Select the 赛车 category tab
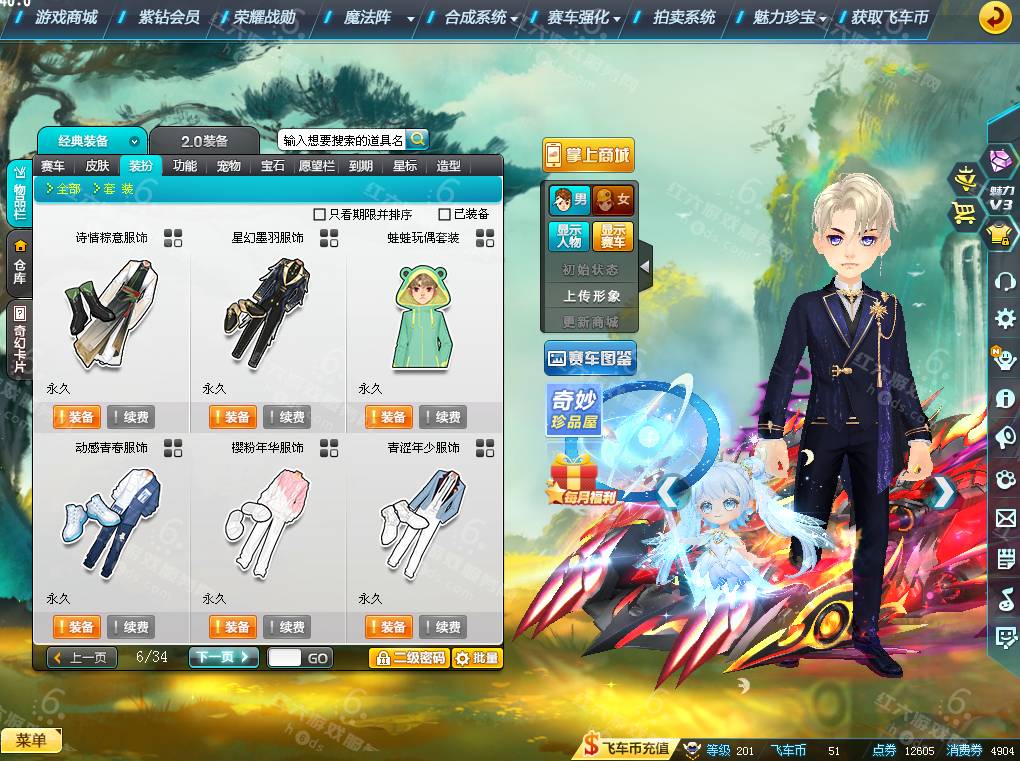This screenshot has width=1020, height=761. click(x=52, y=166)
